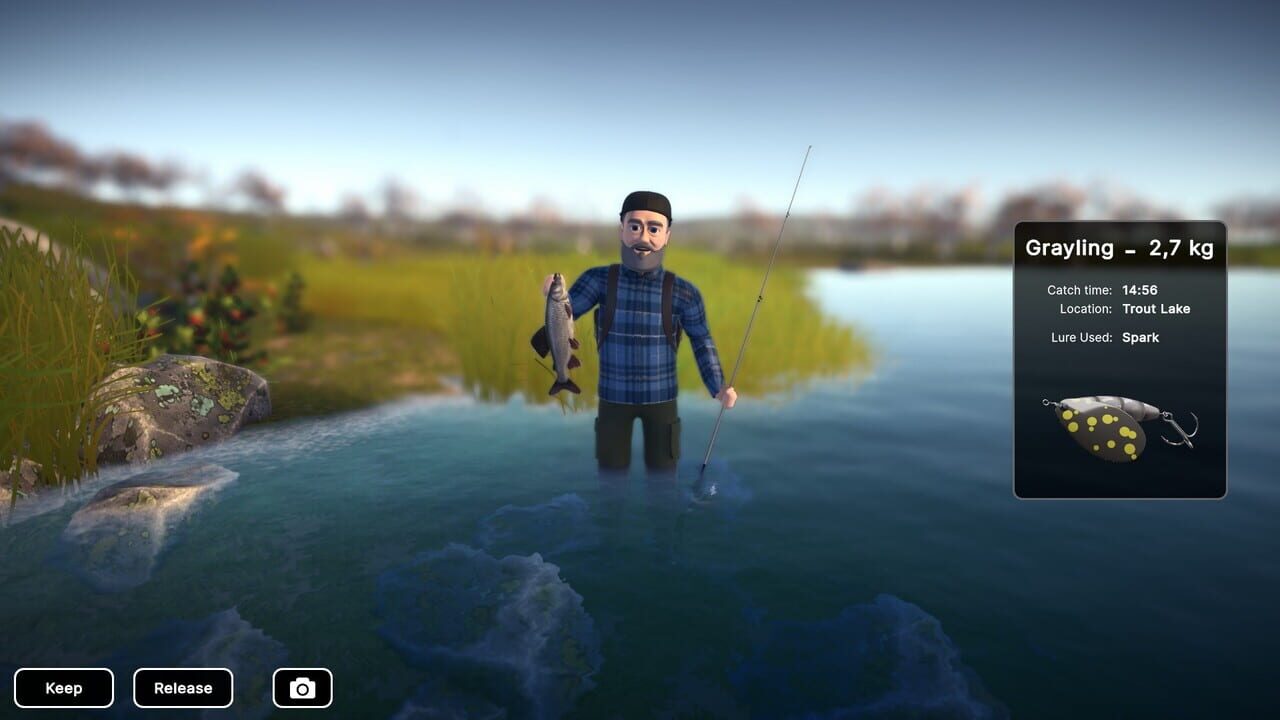The width and height of the screenshot is (1280, 720).
Task: Open photo mode with the camera icon
Action: click(x=302, y=687)
